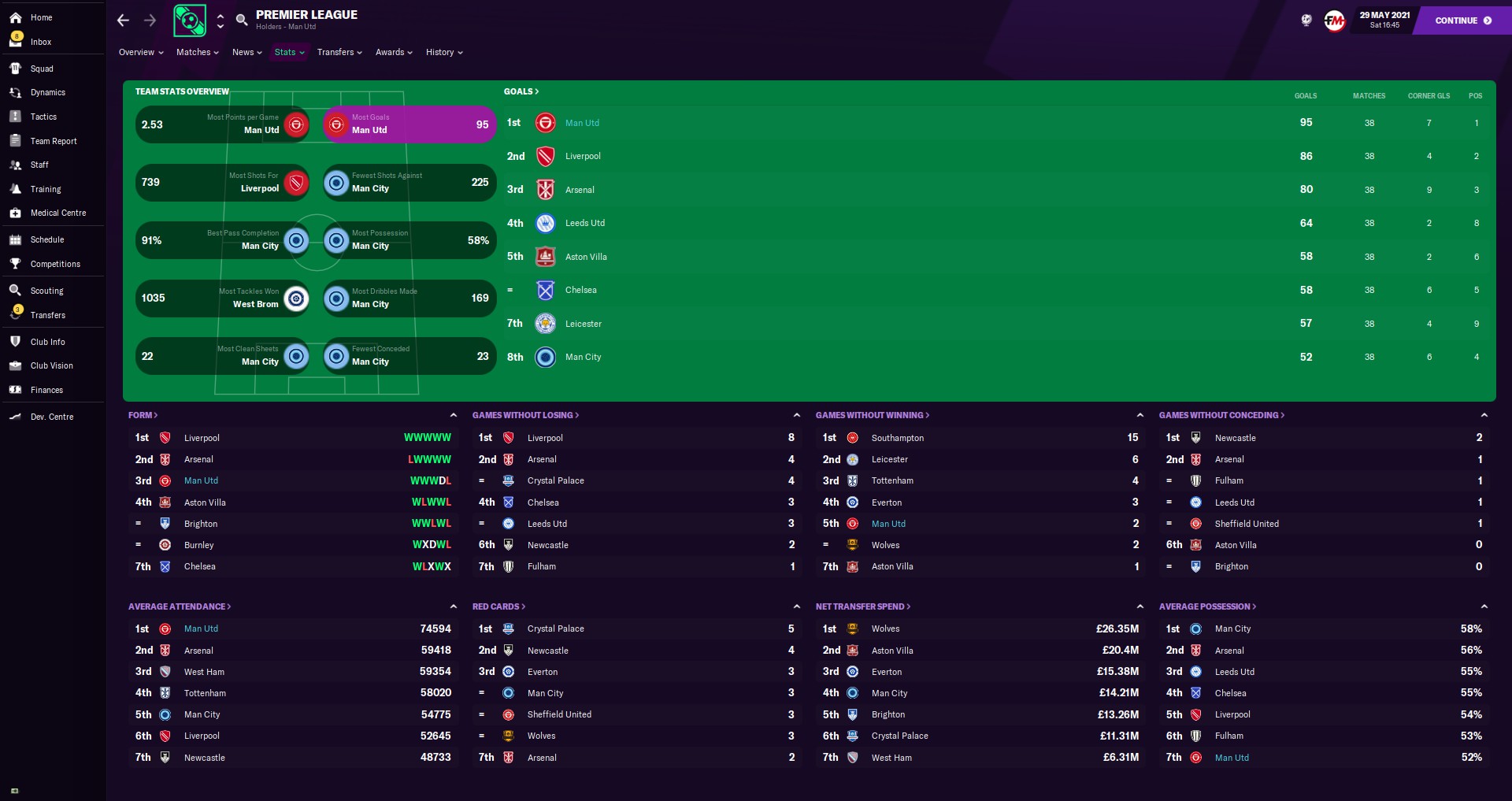
Task: Go to Finances via its sidebar icon
Action: click(46, 390)
